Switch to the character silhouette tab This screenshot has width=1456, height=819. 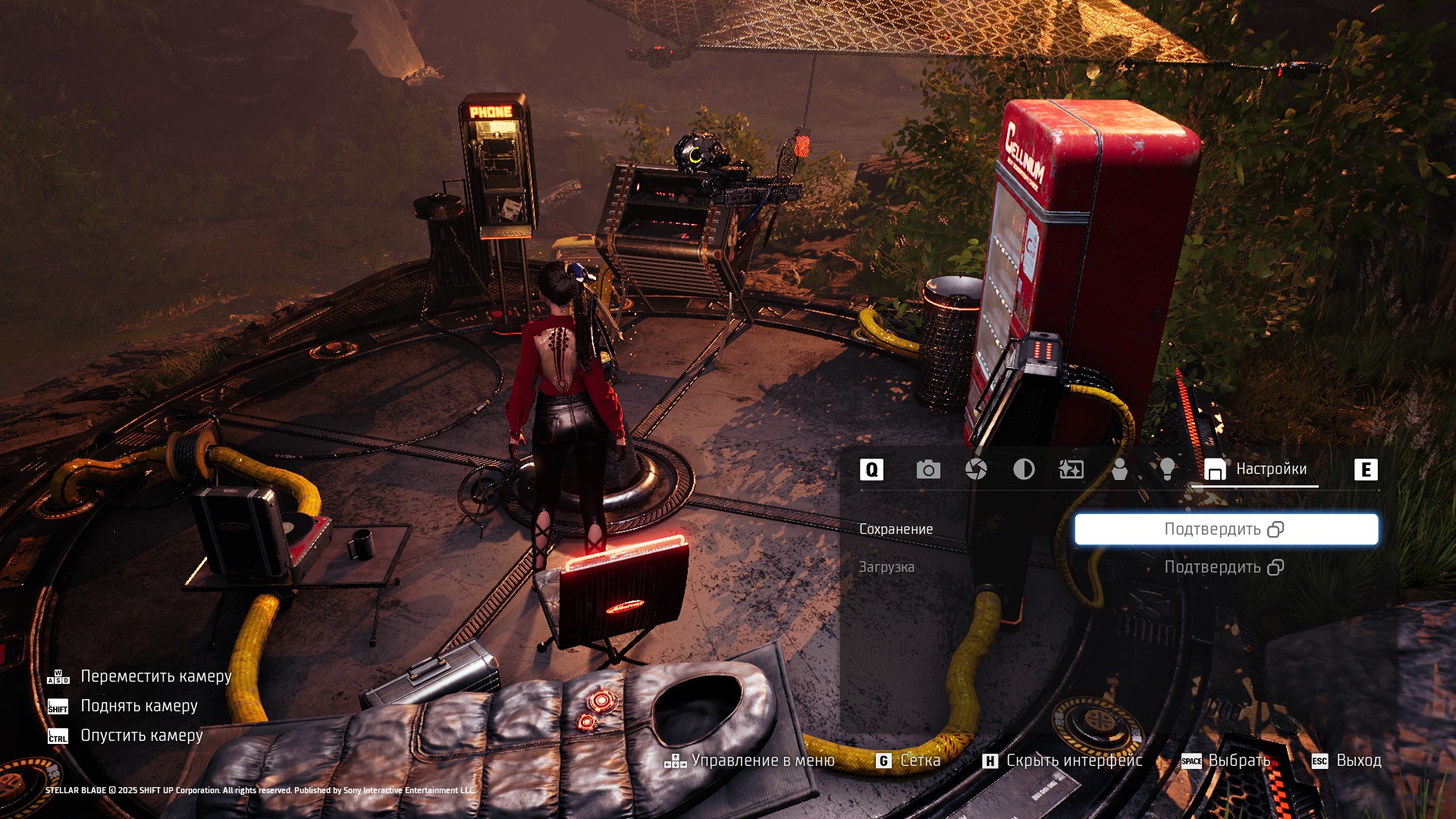pyautogui.click(x=1119, y=469)
